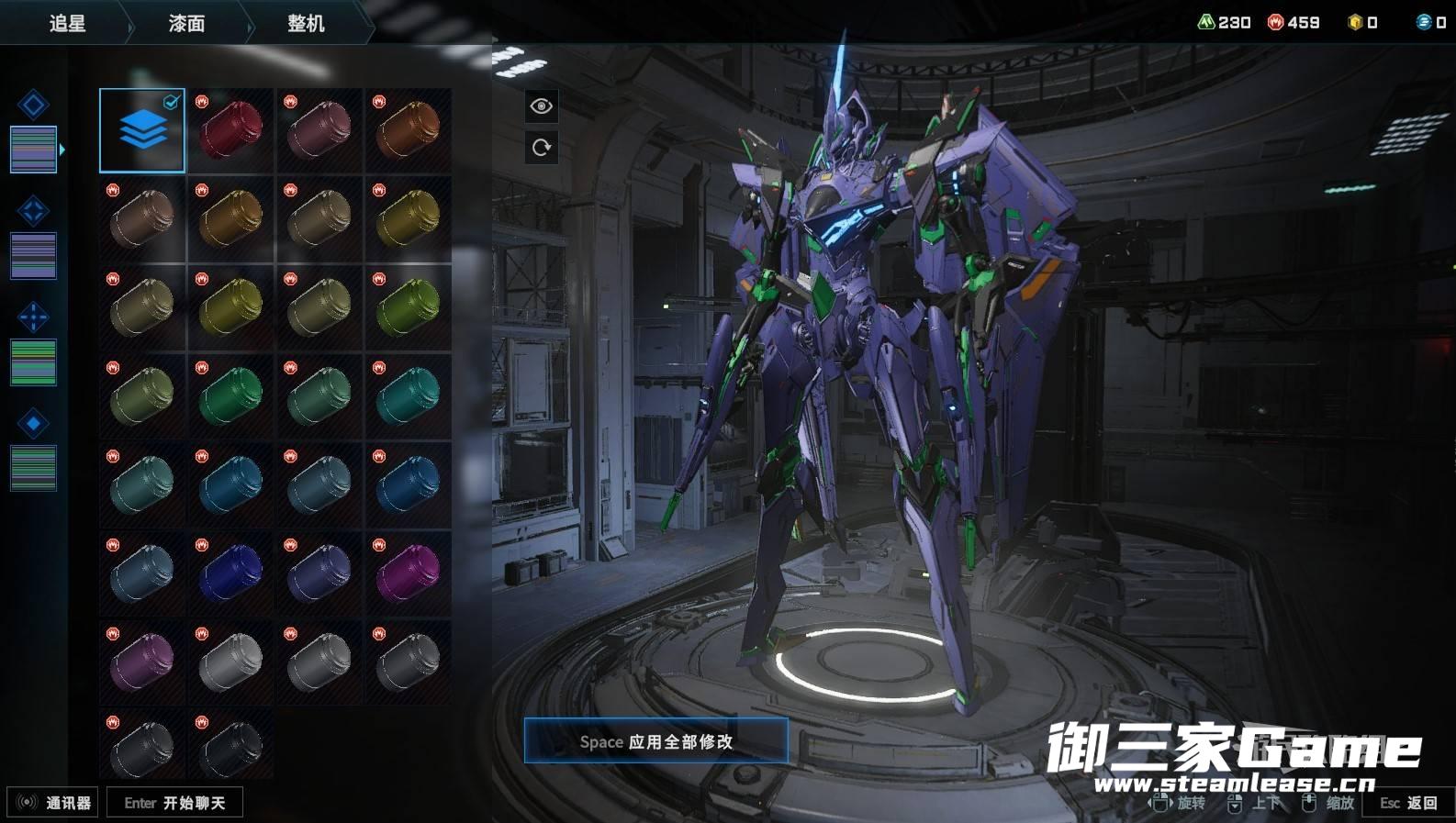Pick the bright green paint can
Image resolution: width=1456 pixels, height=823 pixels.
[230, 395]
